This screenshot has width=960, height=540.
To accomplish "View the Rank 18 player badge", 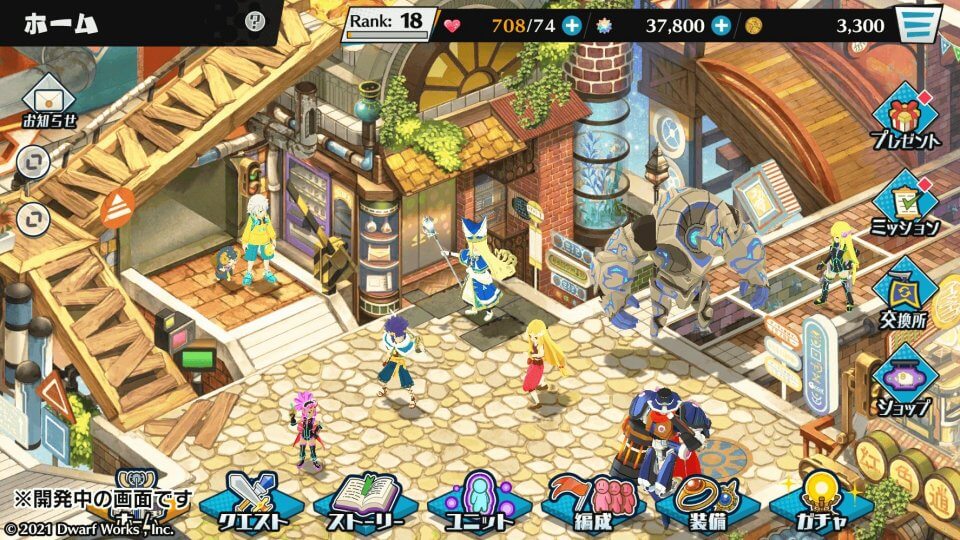I will 390,23.
